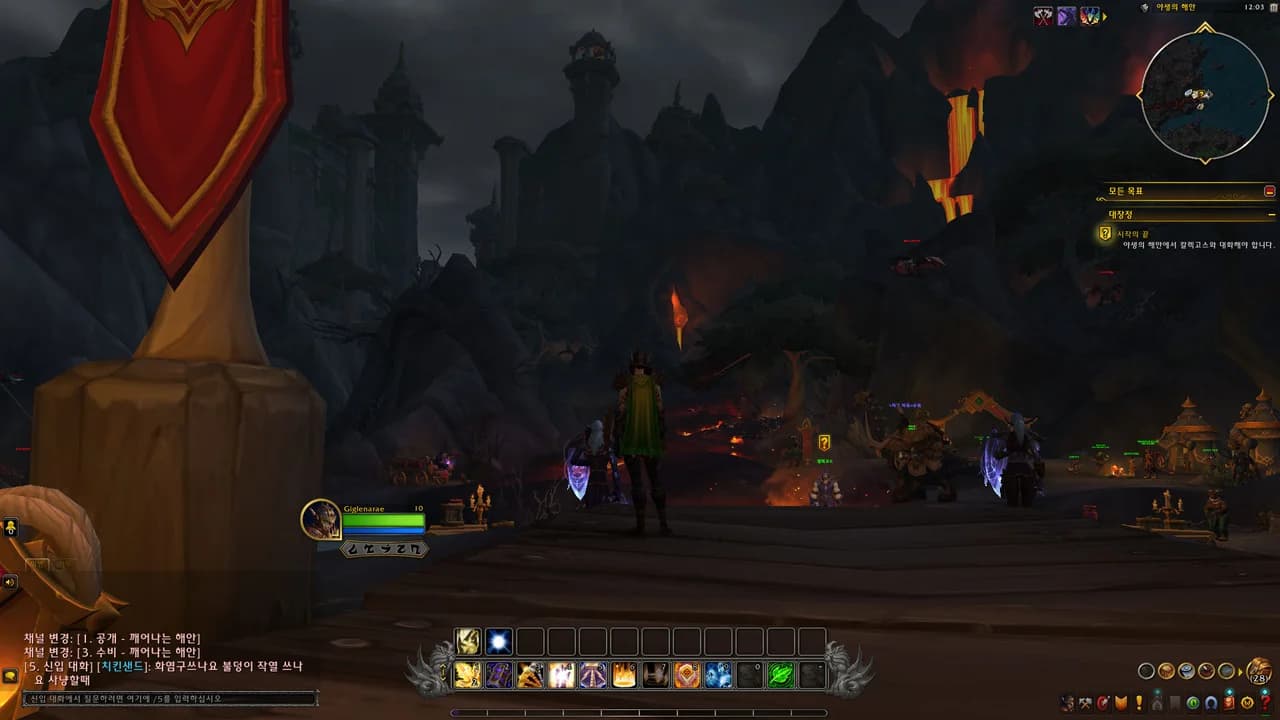1280x720 pixels.
Task: Open the red question mark help button
Action: coord(1266,703)
